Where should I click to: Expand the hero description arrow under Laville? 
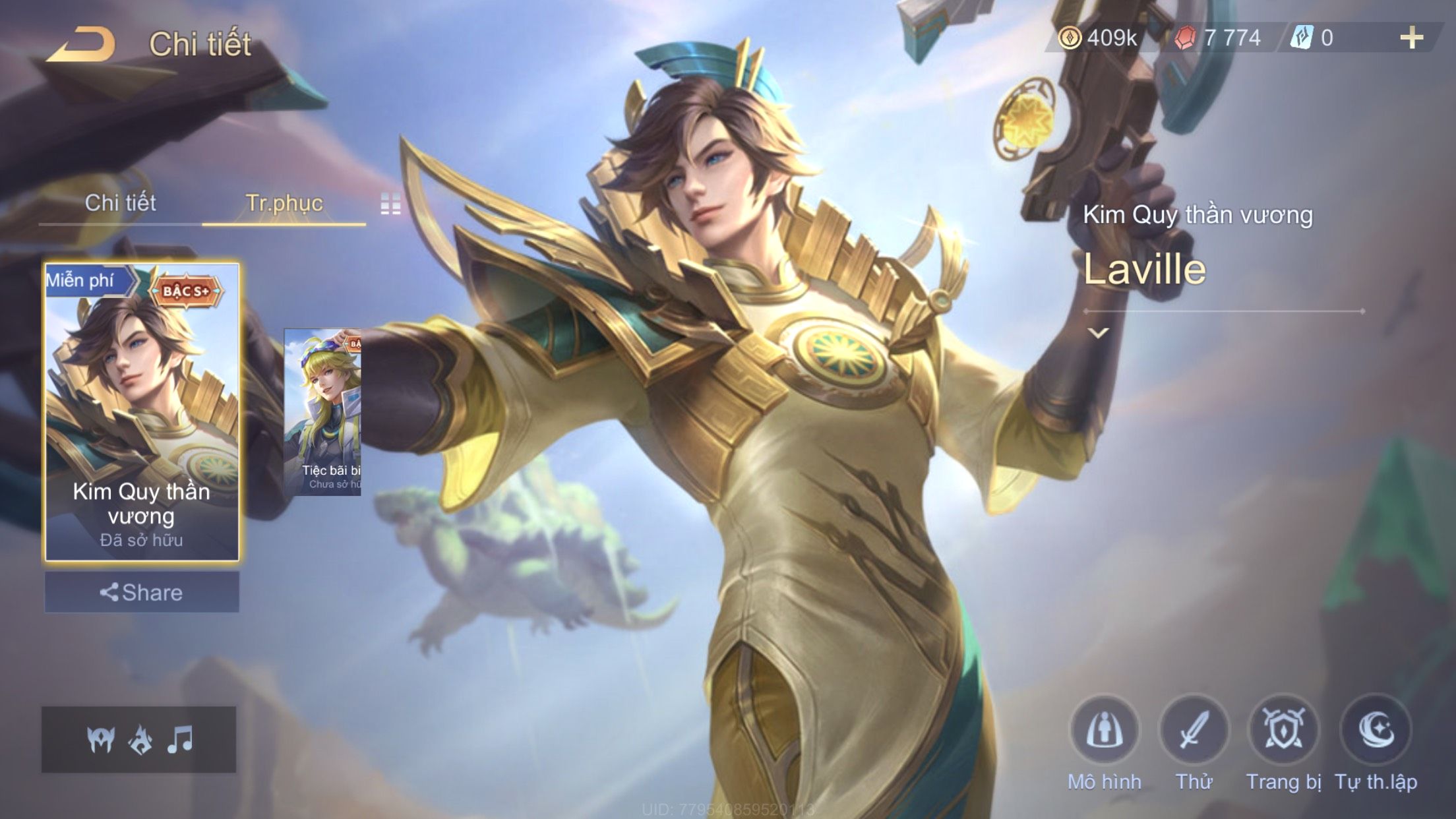coord(1098,333)
